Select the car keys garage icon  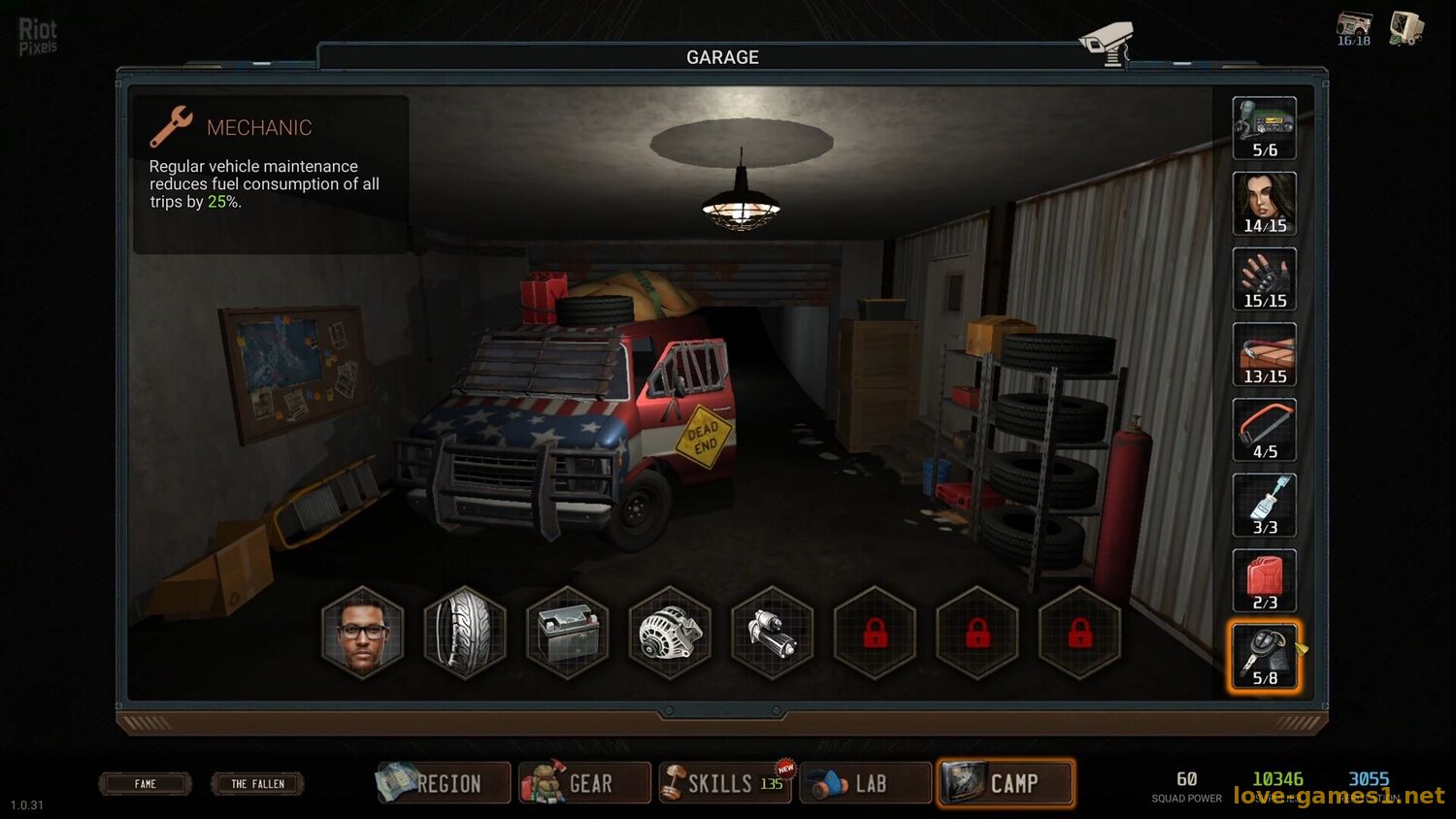point(1264,657)
